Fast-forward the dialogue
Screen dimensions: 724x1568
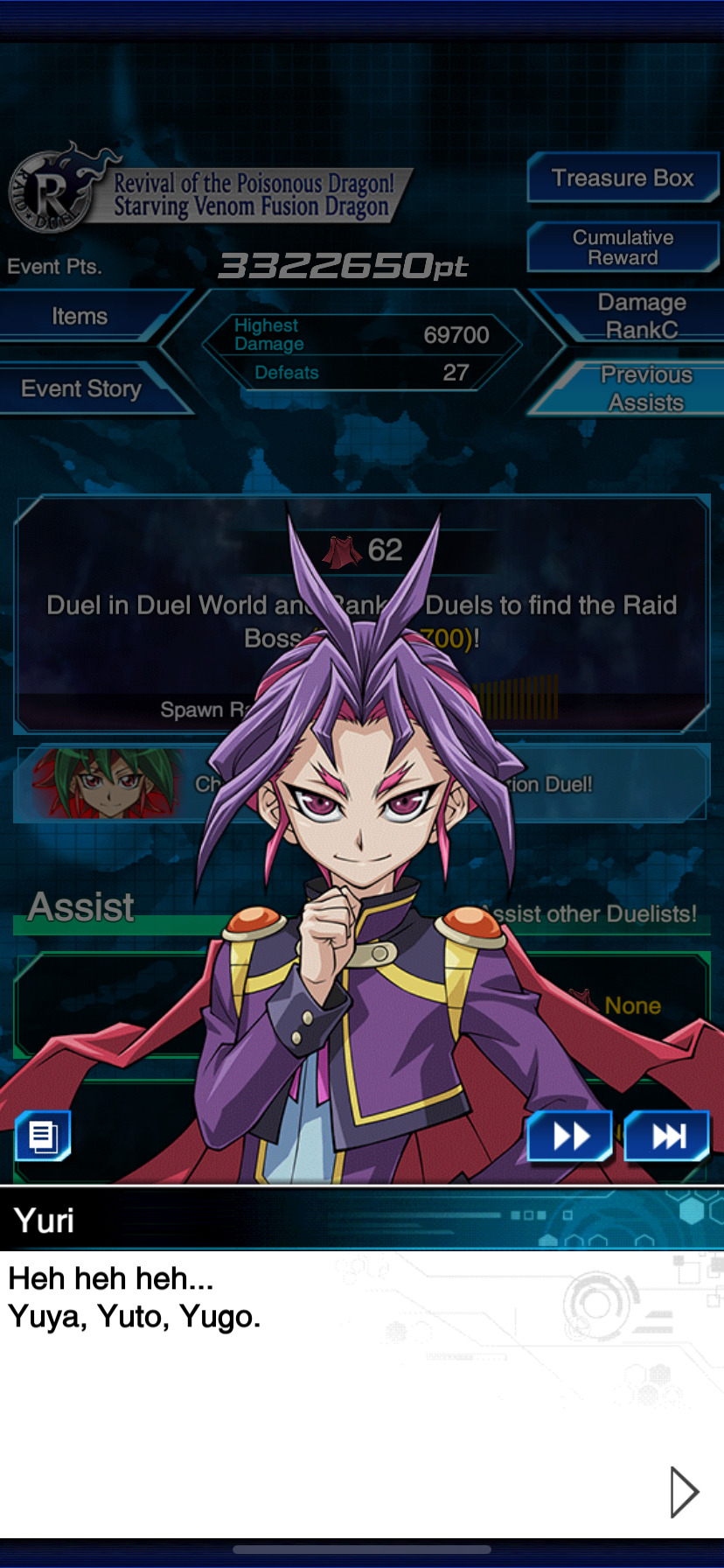coord(570,1137)
